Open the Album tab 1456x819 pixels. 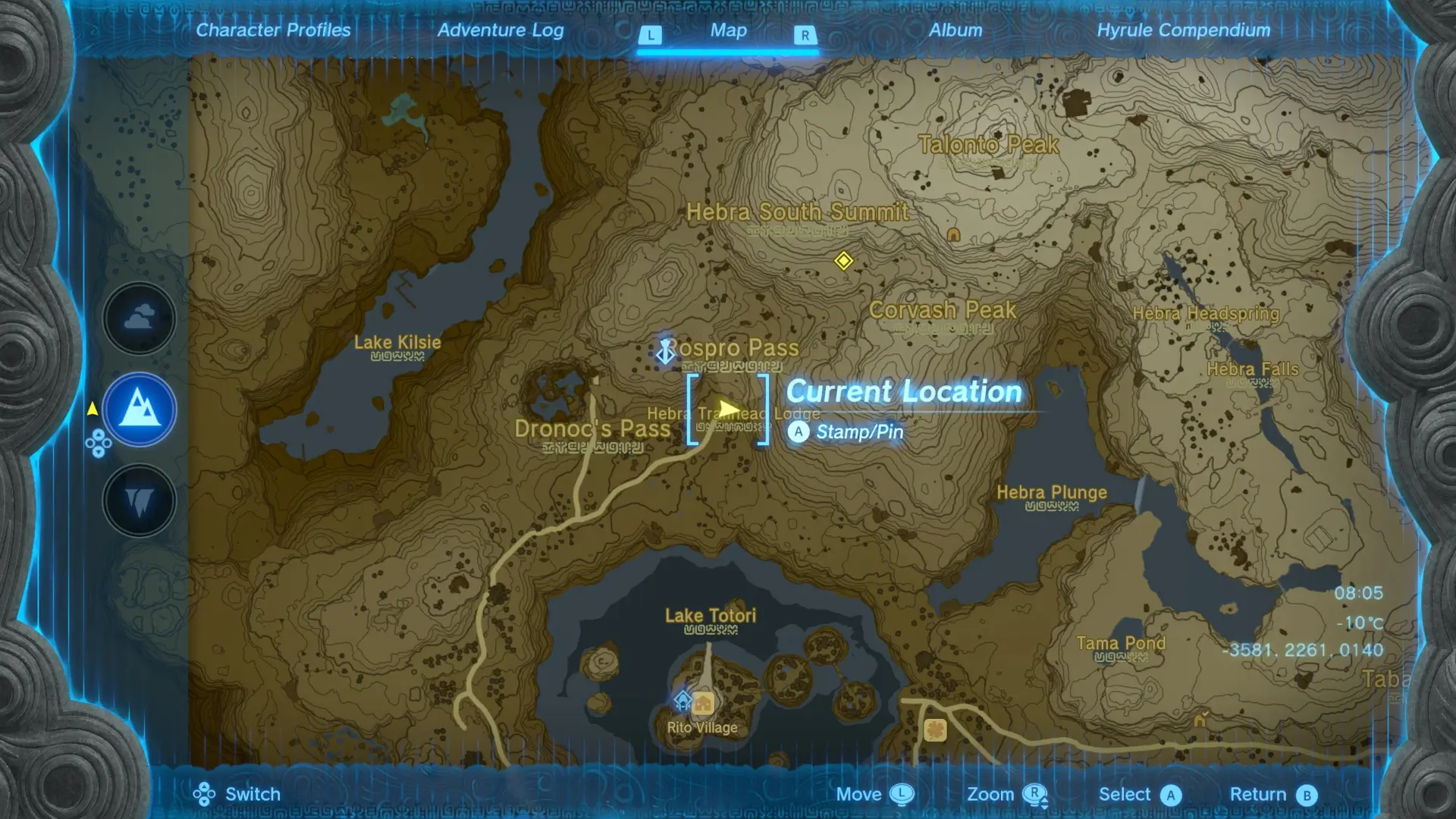pos(955,30)
